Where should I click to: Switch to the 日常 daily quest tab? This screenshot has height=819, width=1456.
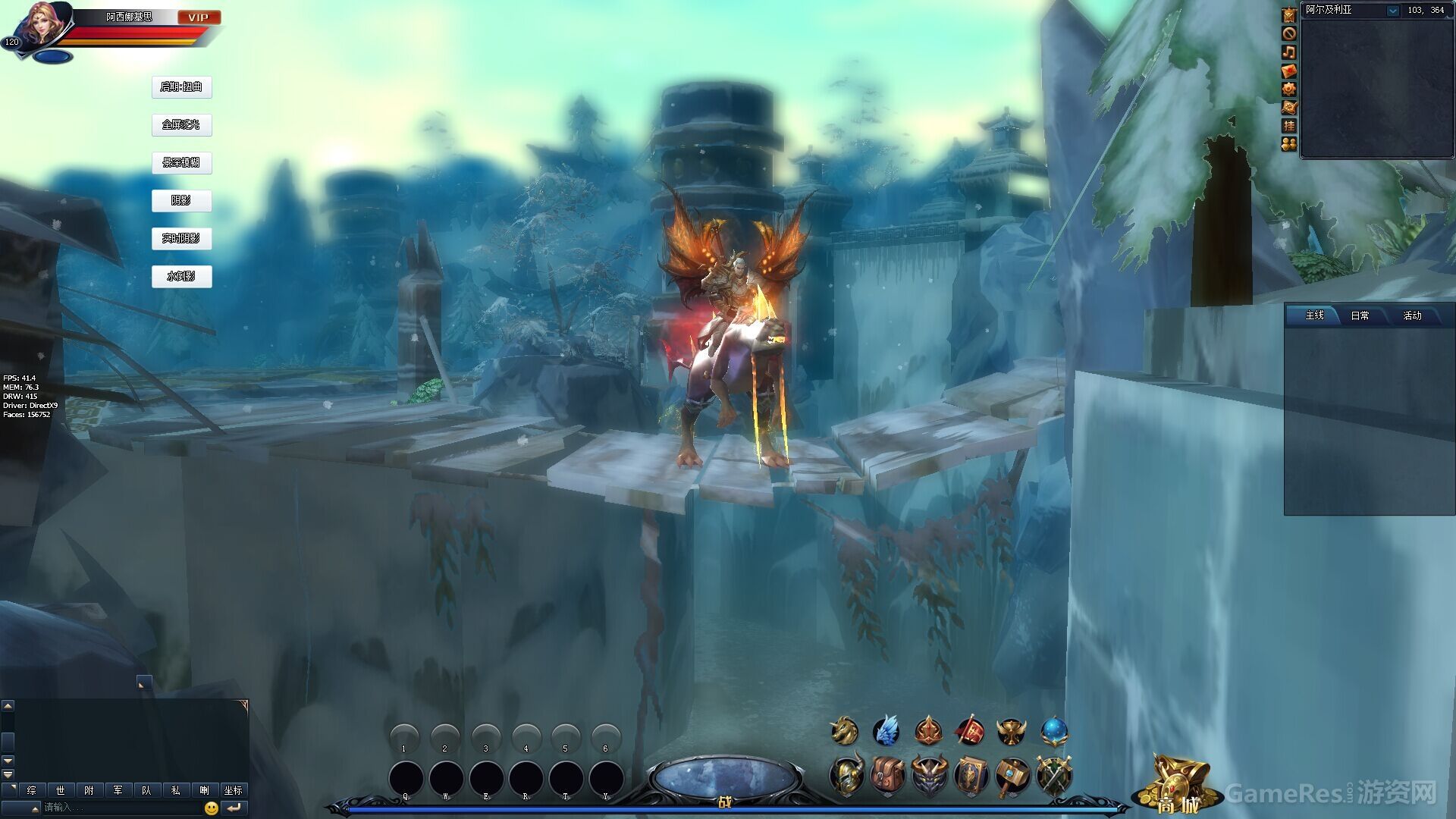click(x=1360, y=315)
